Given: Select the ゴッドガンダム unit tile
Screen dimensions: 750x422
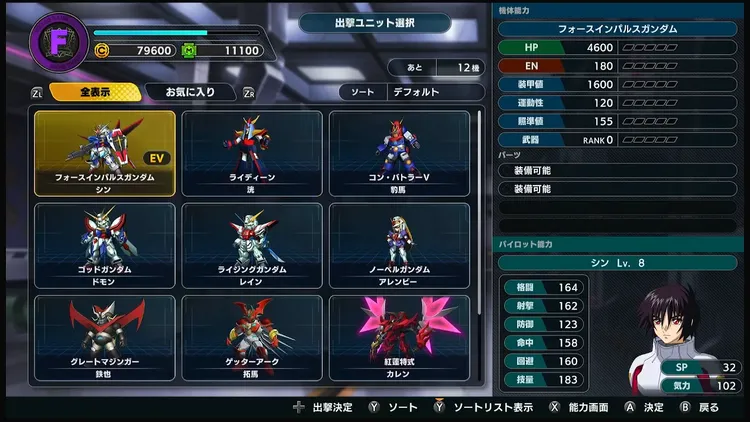Looking at the screenshot, I should (105, 245).
